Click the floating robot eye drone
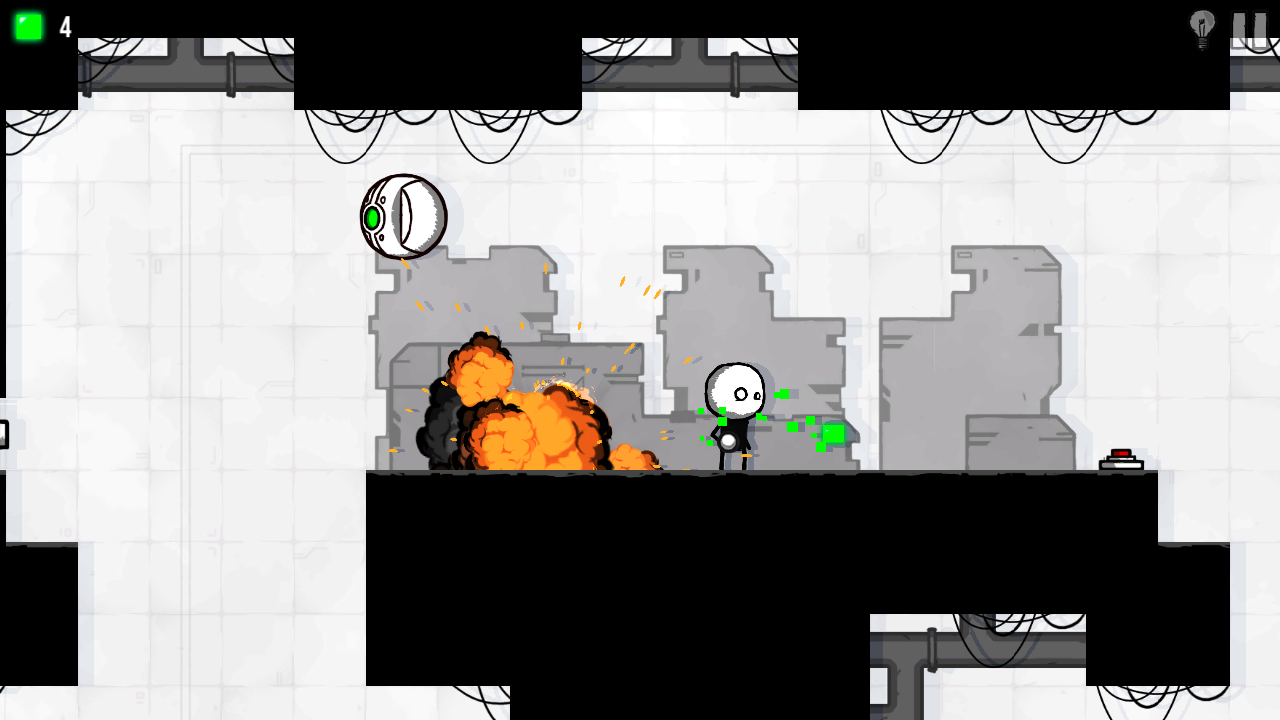The width and height of the screenshot is (1280, 720). (x=404, y=214)
